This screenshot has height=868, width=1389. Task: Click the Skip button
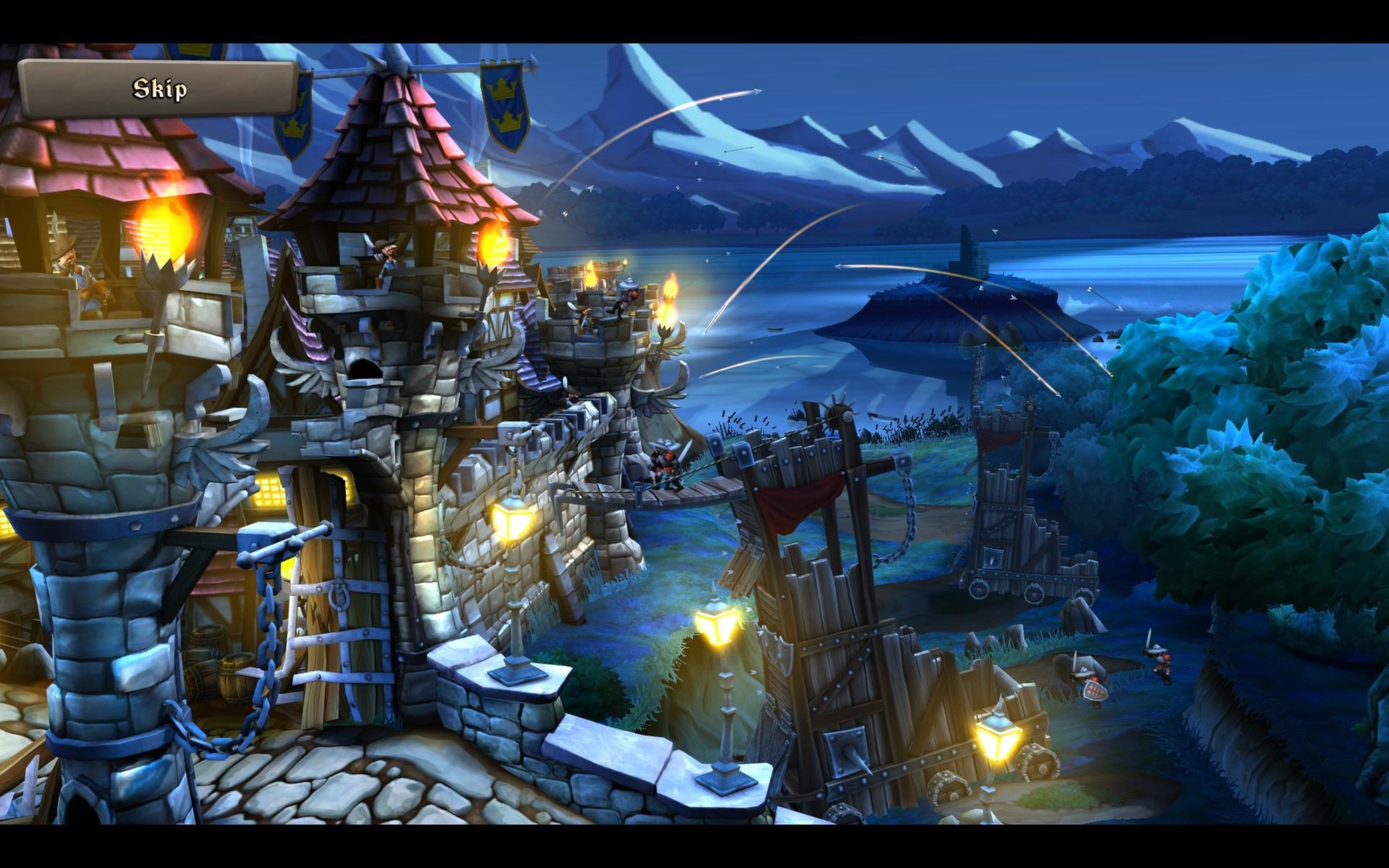(161, 88)
